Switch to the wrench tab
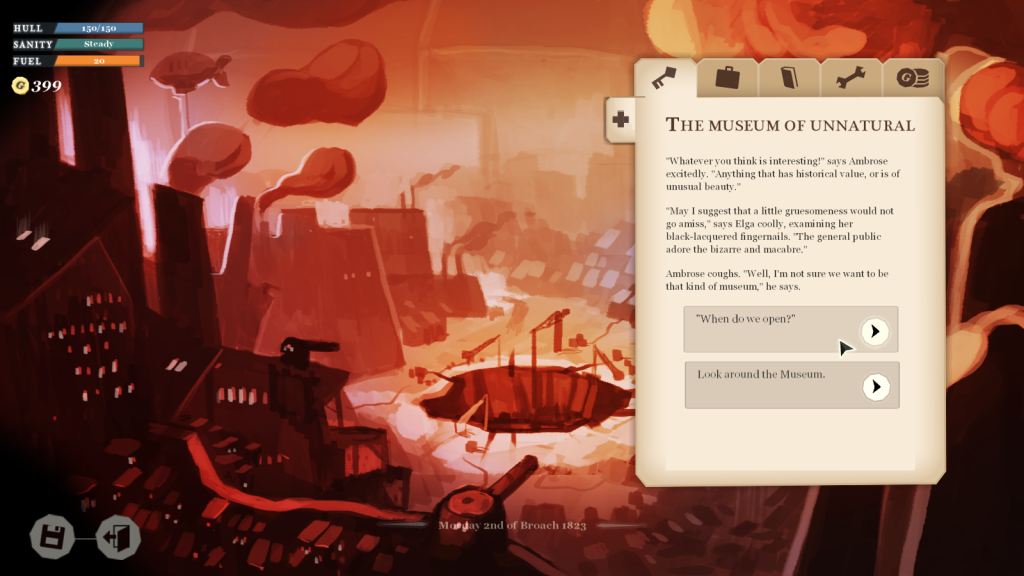 pos(851,77)
